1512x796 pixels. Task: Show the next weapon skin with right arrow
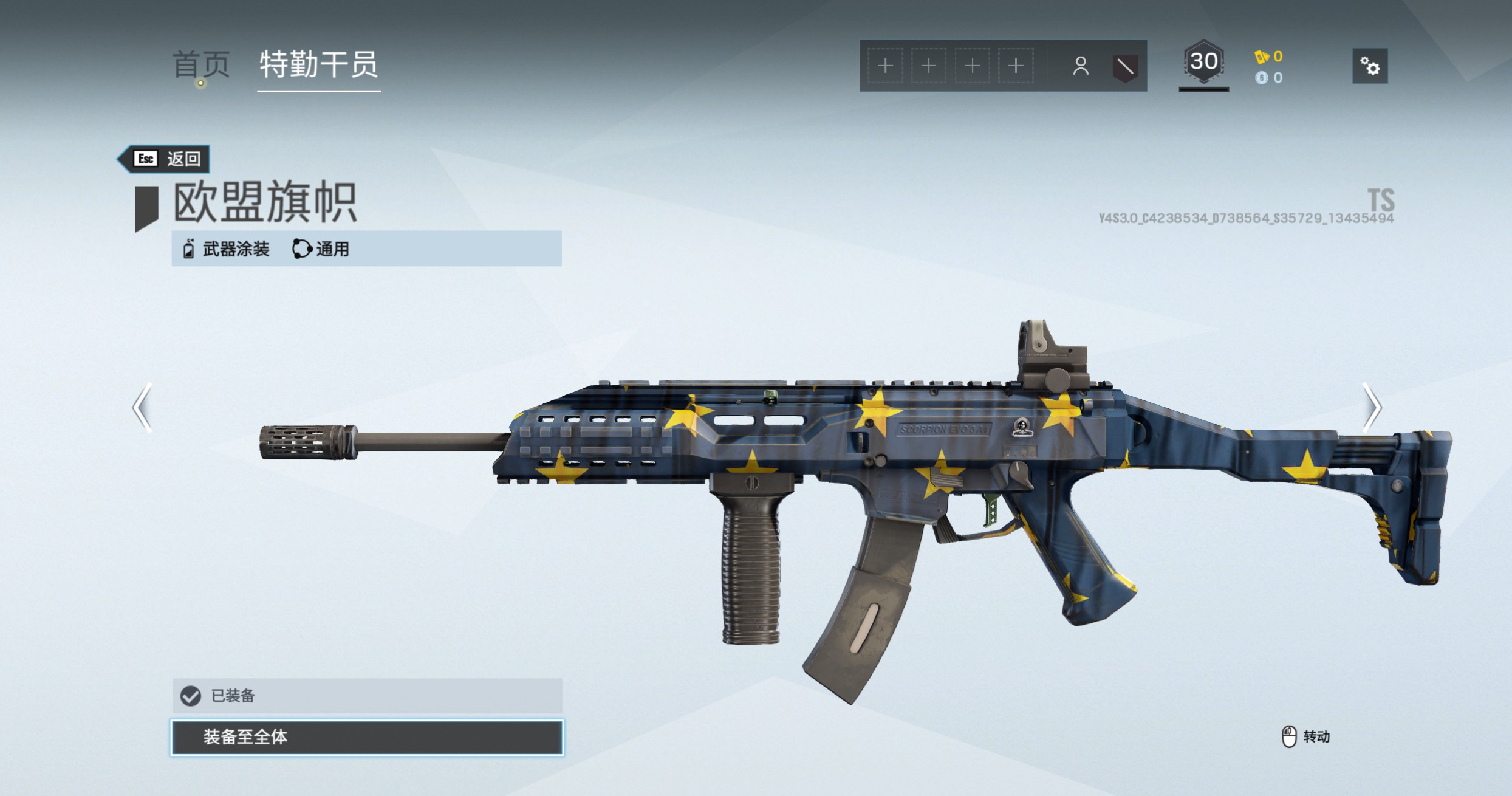[1371, 407]
